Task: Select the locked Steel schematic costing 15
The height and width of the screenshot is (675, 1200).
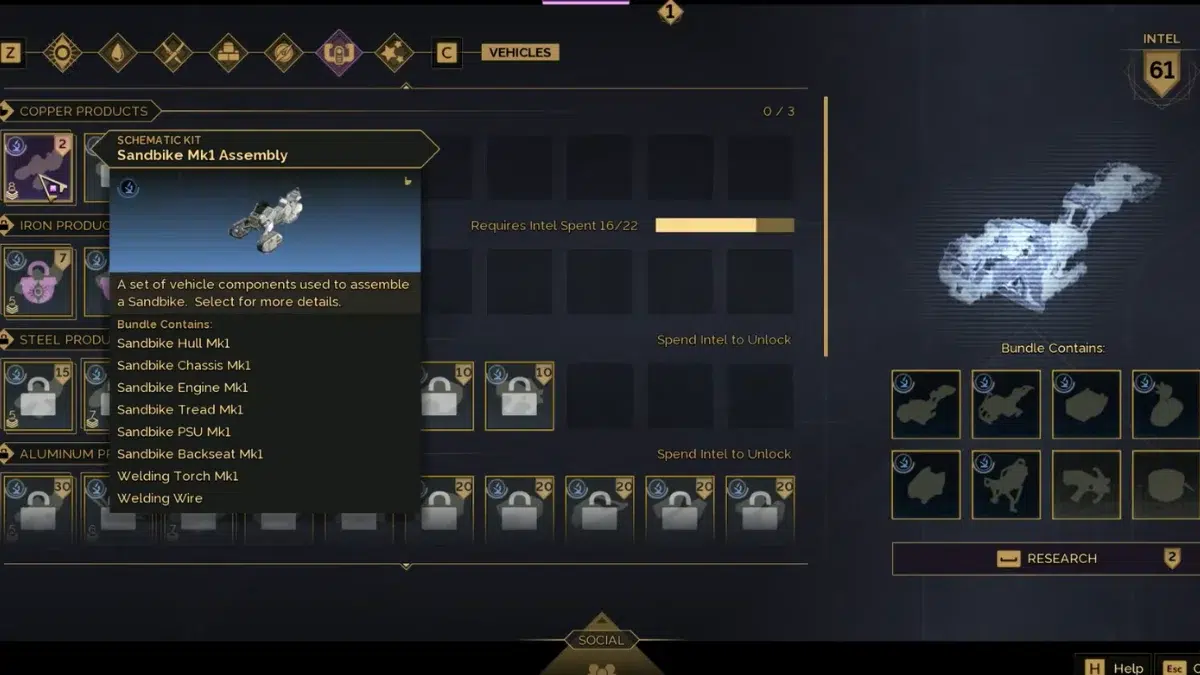Action: point(38,396)
